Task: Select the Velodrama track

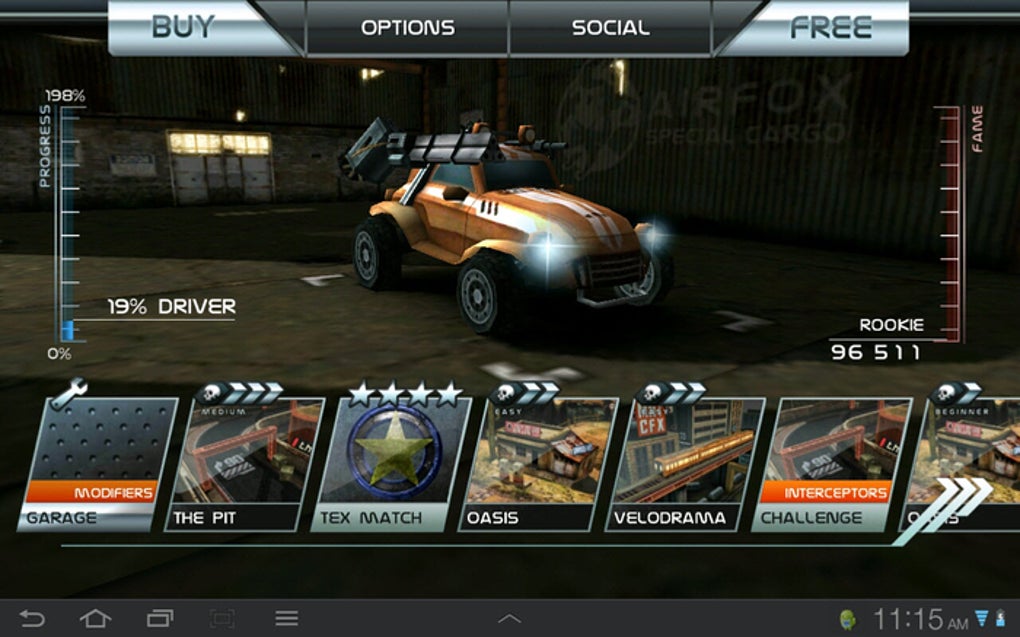Action: click(685, 463)
